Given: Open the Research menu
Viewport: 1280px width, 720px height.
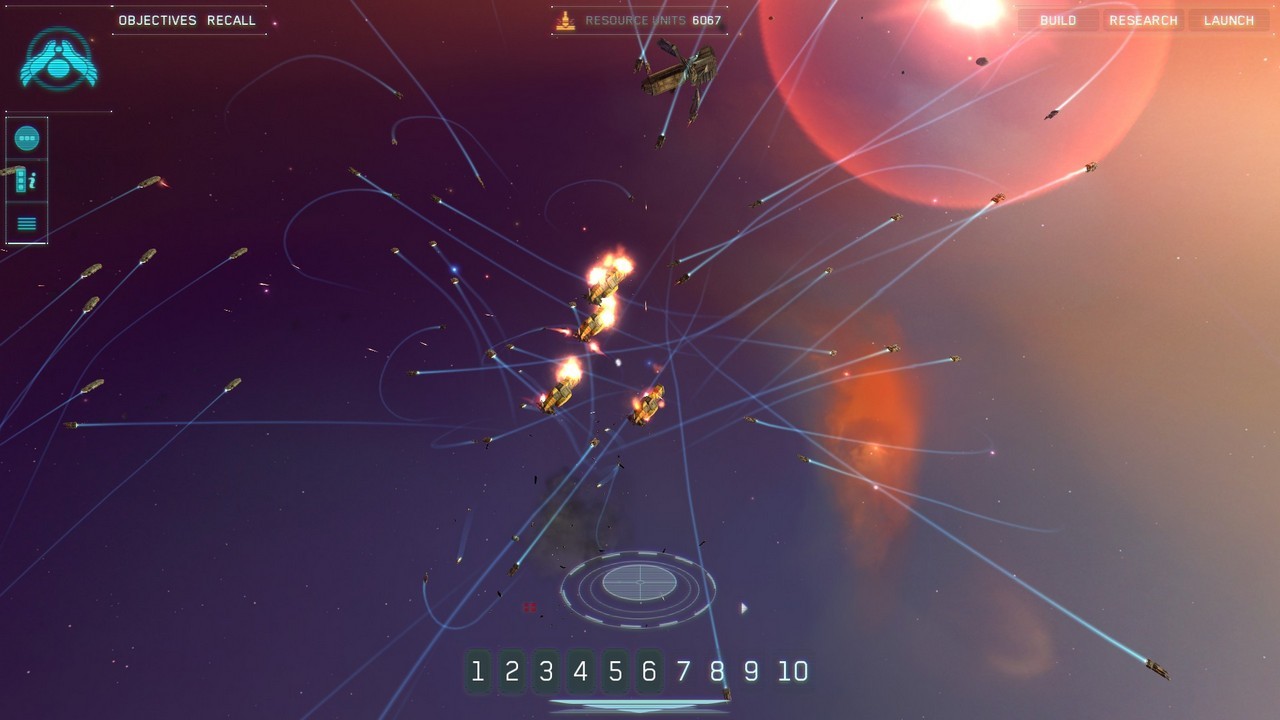Looking at the screenshot, I should [1143, 20].
